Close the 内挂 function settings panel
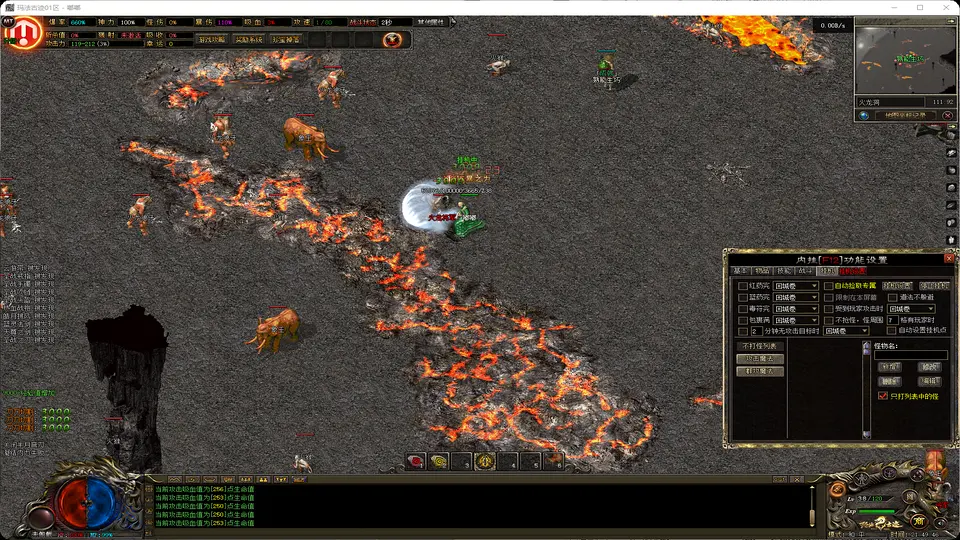 (948, 258)
